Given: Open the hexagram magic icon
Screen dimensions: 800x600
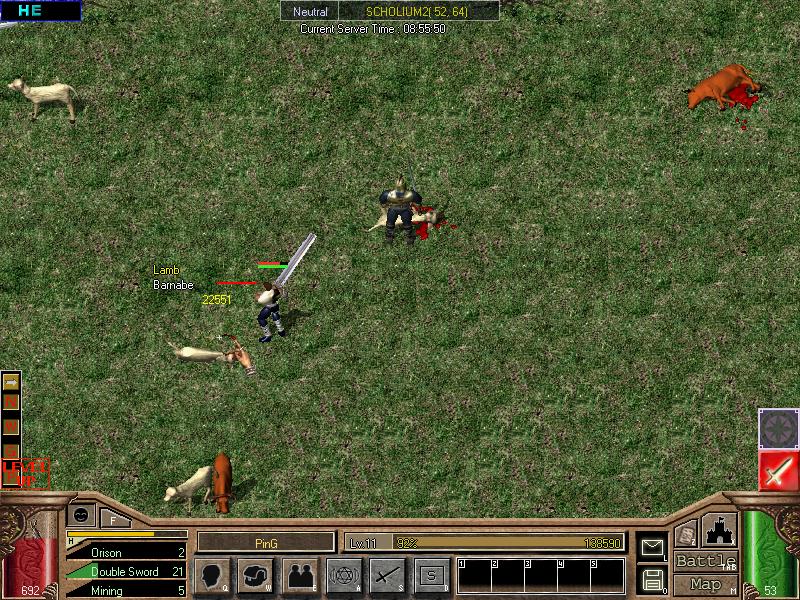Looking at the screenshot, I should (343, 576).
